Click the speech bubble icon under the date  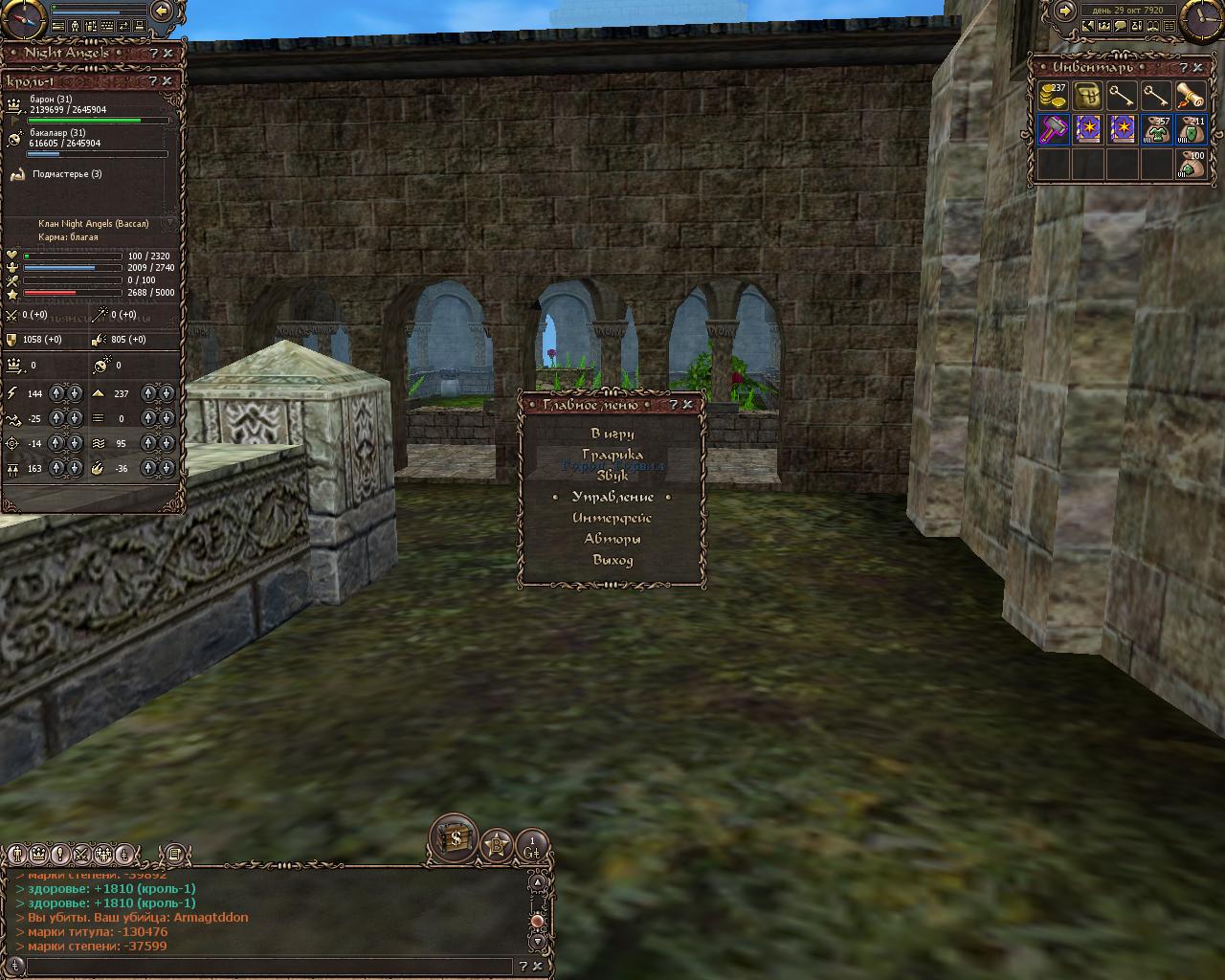click(x=1121, y=27)
